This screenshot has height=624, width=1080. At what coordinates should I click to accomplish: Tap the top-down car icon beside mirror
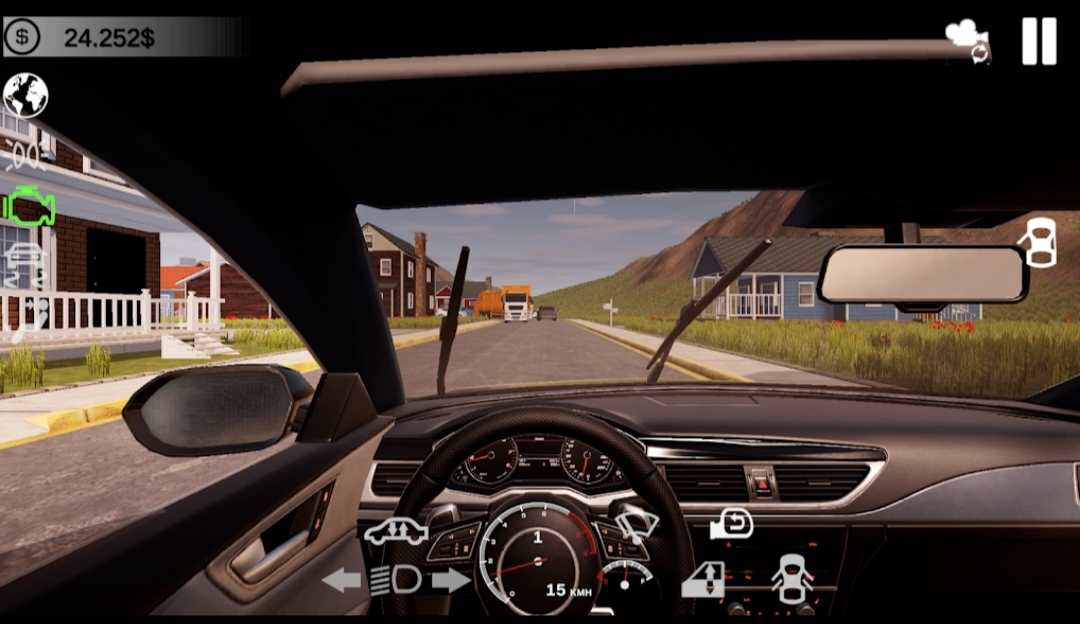pyautogui.click(x=1039, y=243)
